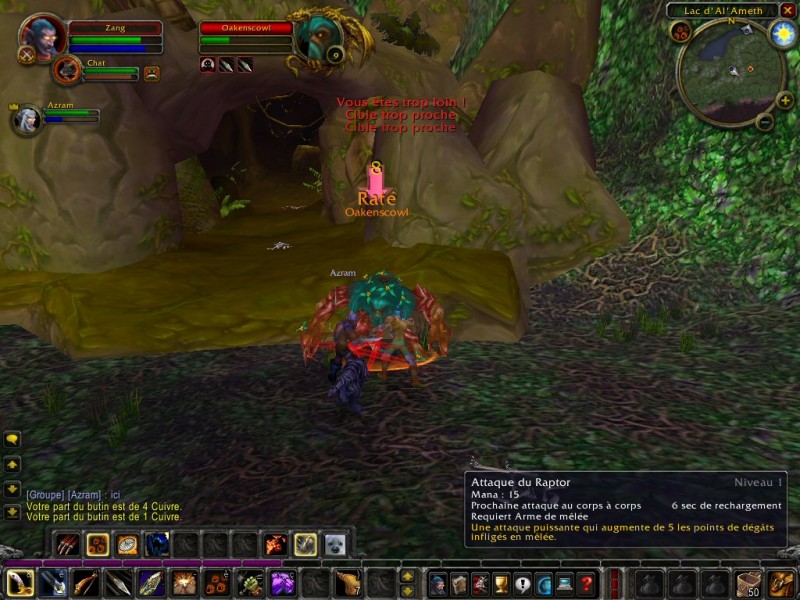Image resolution: width=800 pixels, height=600 pixels.
Task: Activate the first action bar dagger attack
Action: click(x=20, y=582)
